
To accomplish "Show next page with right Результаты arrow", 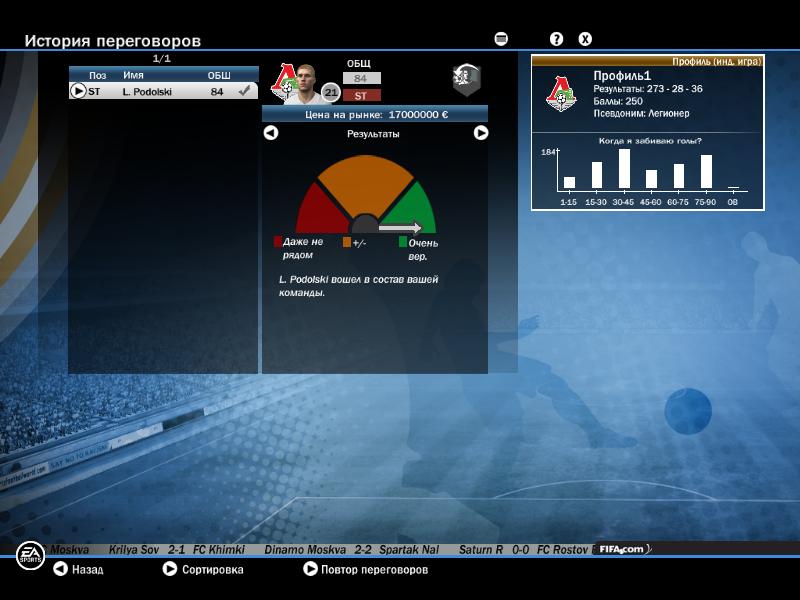I will pos(481,133).
